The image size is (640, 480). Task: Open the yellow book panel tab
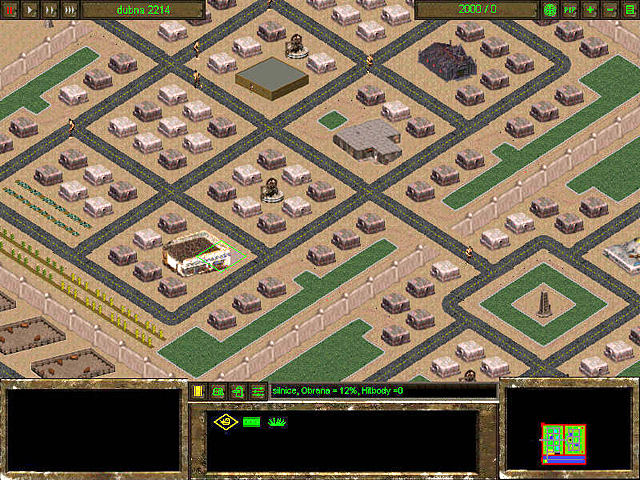(199, 390)
